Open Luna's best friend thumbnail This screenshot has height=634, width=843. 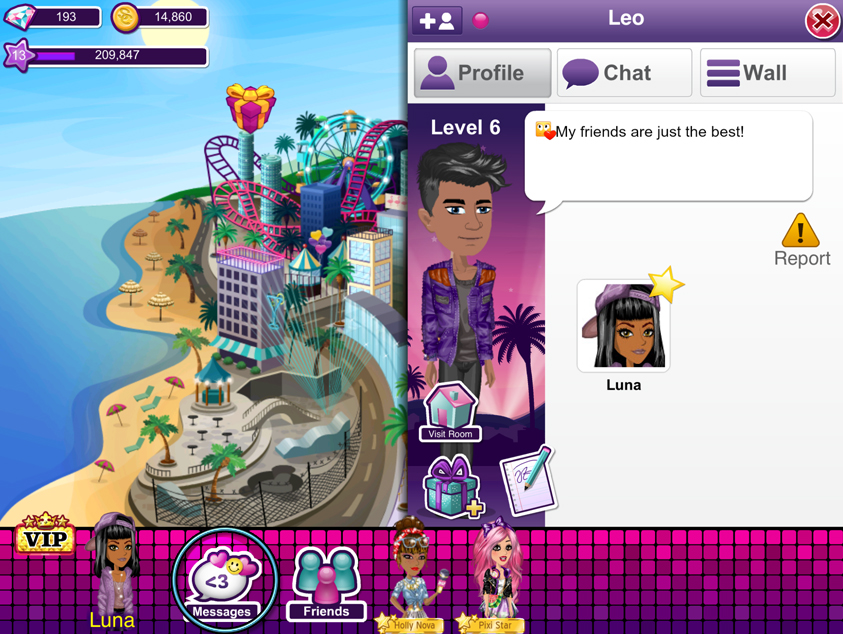click(x=624, y=327)
